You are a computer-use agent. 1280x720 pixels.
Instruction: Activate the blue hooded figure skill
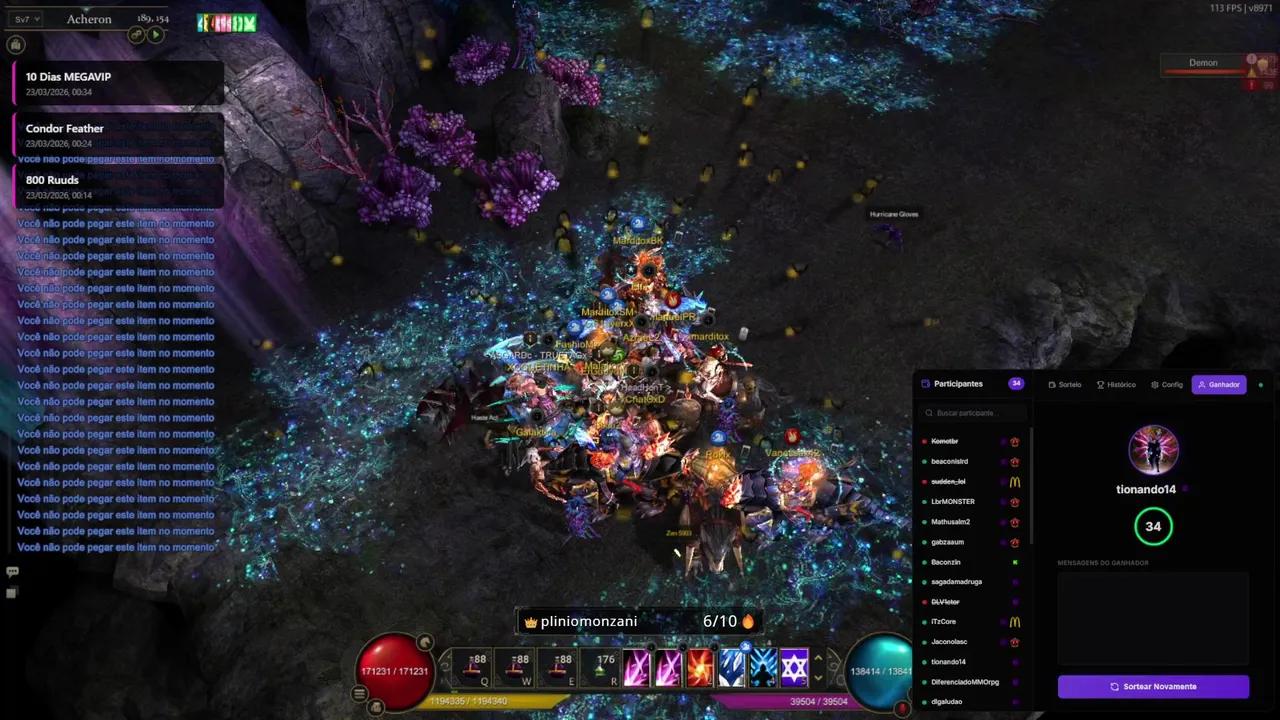pyautogui.click(x=763, y=668)
